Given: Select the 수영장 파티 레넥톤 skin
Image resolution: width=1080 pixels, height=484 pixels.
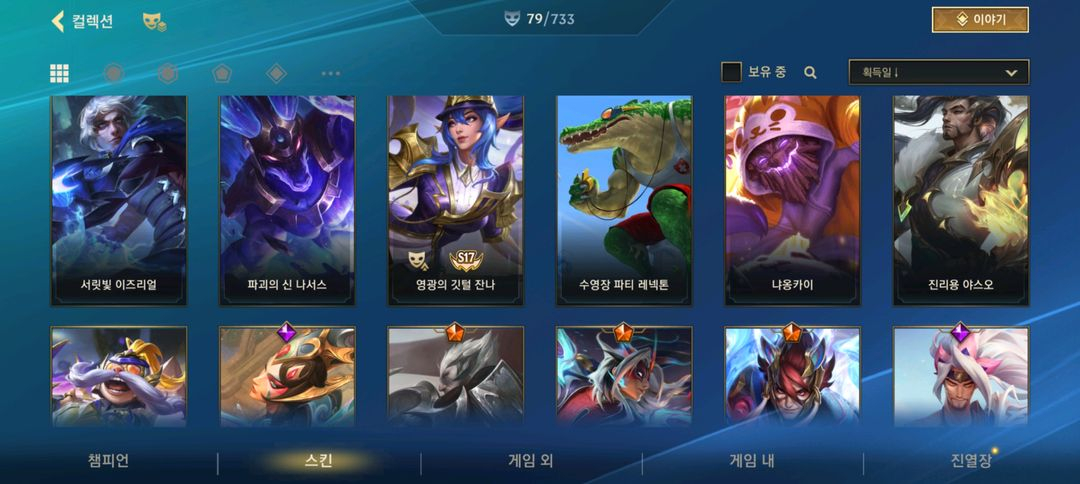Looking at the screenshot, I should (x=624, y=200).
